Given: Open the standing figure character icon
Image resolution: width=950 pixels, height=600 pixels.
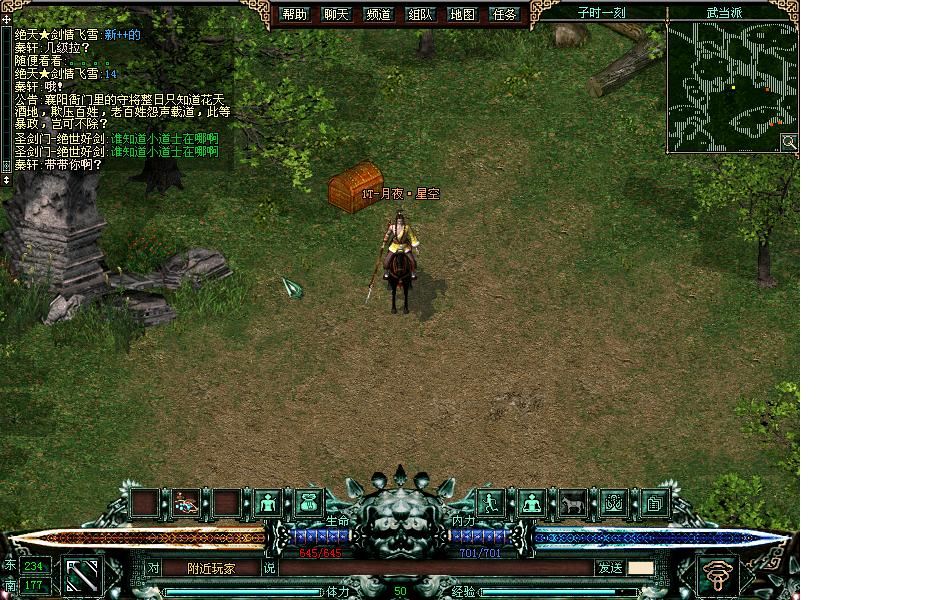Looking at the screenshot, I should (x=268, y=503).
